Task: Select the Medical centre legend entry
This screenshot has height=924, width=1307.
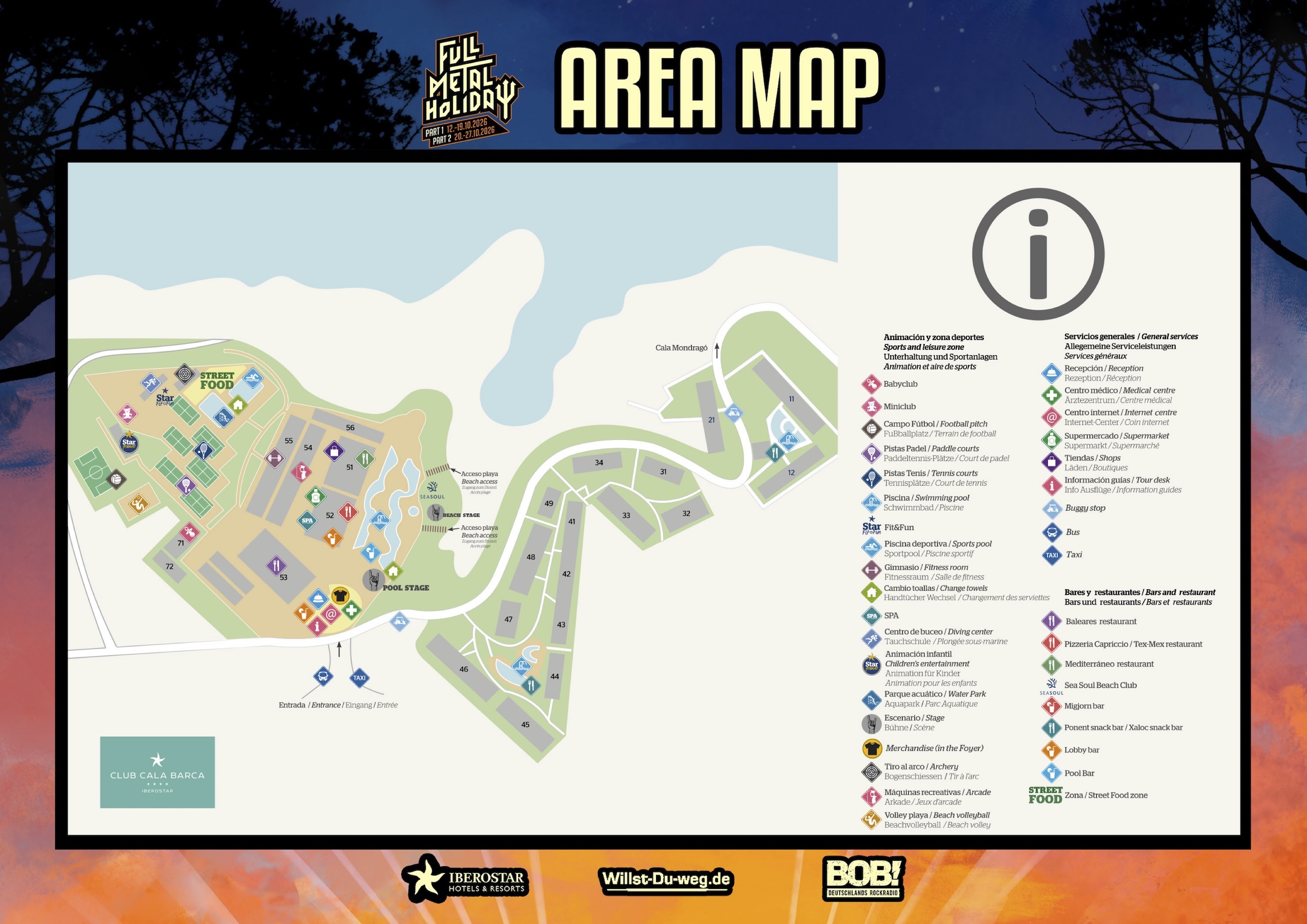Action: (x=1119, y=395)
